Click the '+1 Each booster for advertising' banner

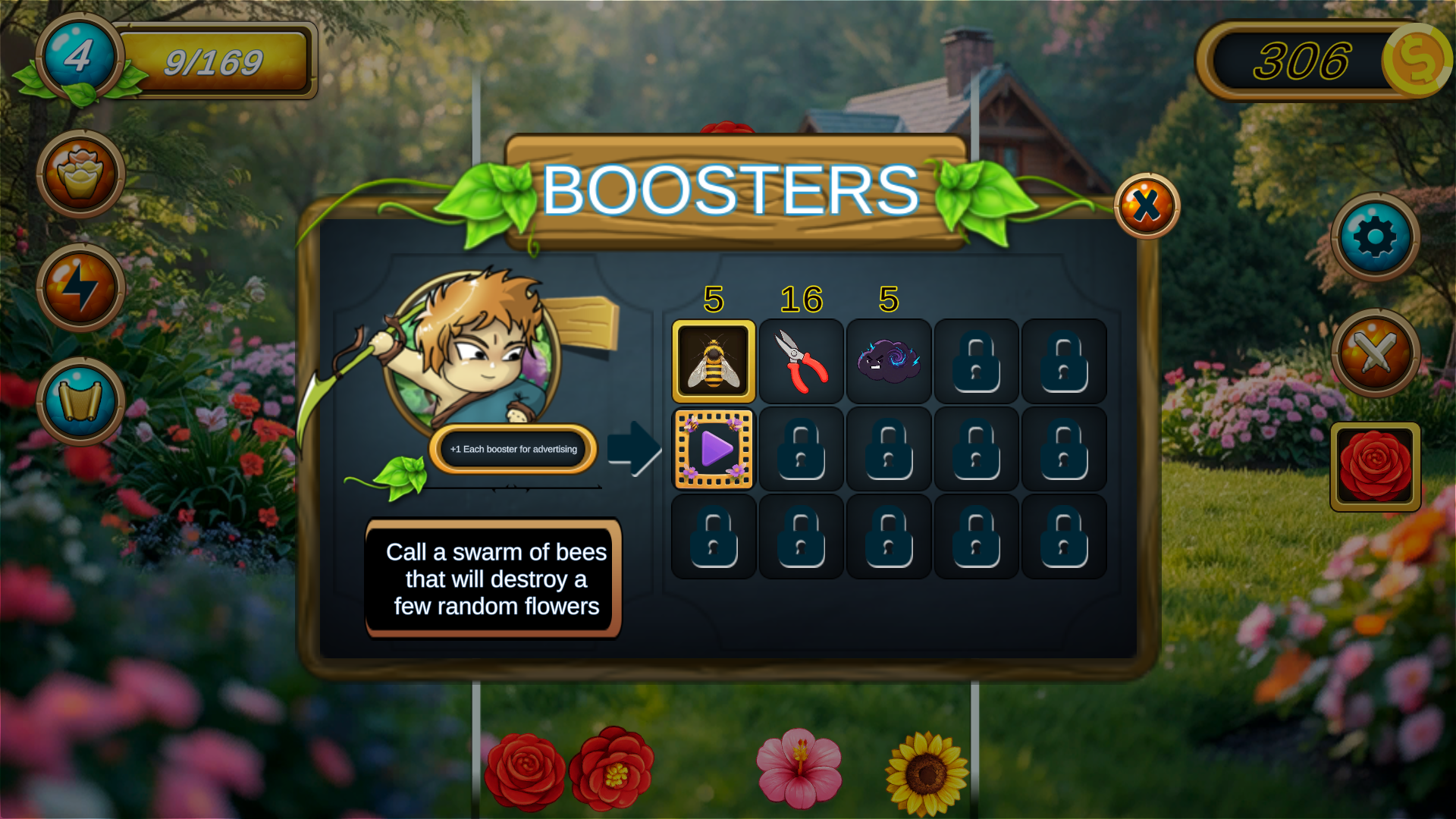(512, 449)
